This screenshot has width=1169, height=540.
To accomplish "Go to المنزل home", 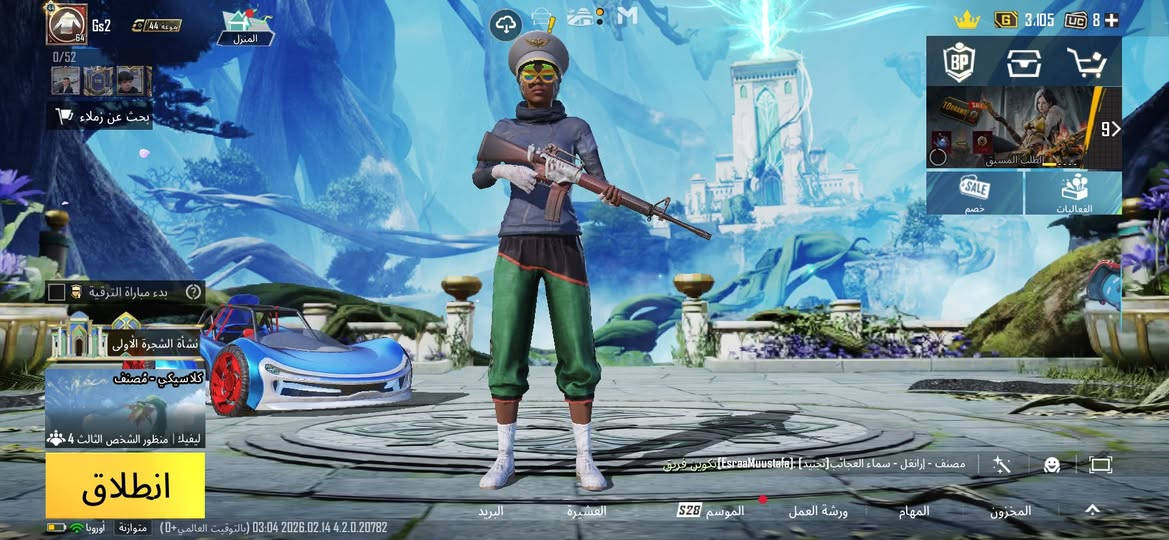I will pyautogui.click(x=246, y=27).
